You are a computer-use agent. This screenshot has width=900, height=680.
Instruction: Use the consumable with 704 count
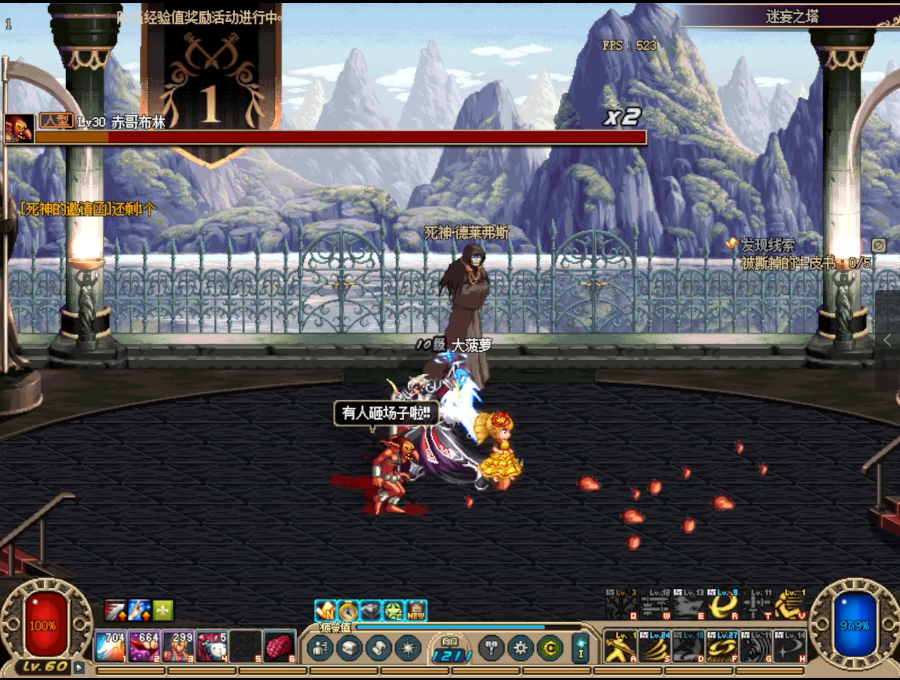(x=111, y=646)
